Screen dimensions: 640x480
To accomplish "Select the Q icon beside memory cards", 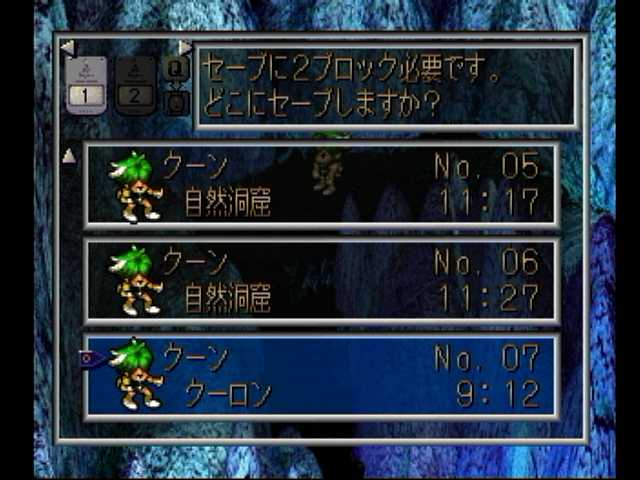I will click(175, 70).
